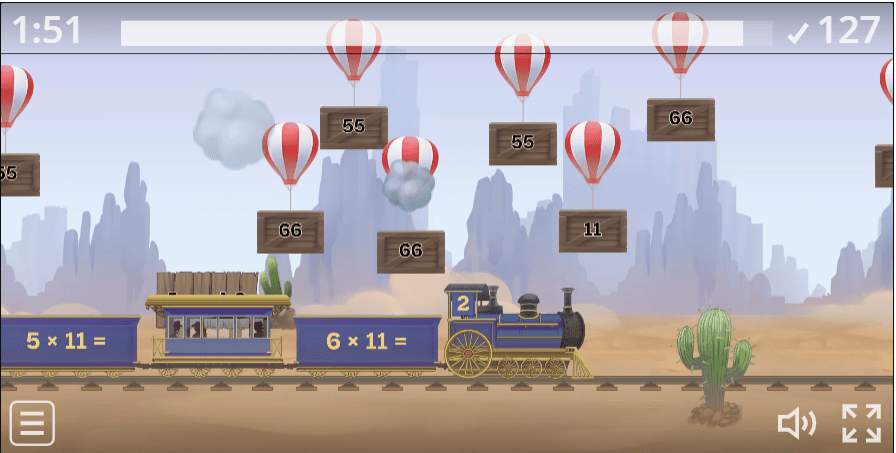Select the balloon crate labeled 11
Screen dimensions: 896x453
click(x=592, y=230)
